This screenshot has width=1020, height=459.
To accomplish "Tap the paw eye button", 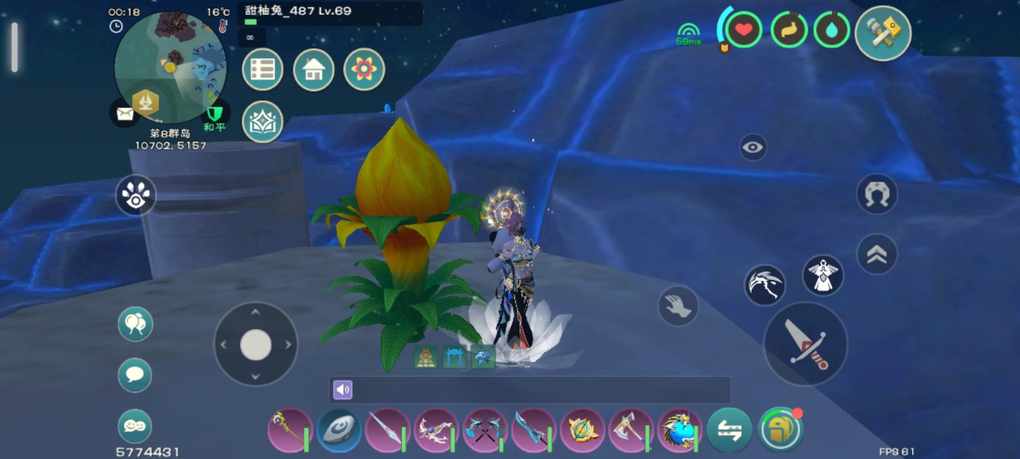I will pos(136,196).
